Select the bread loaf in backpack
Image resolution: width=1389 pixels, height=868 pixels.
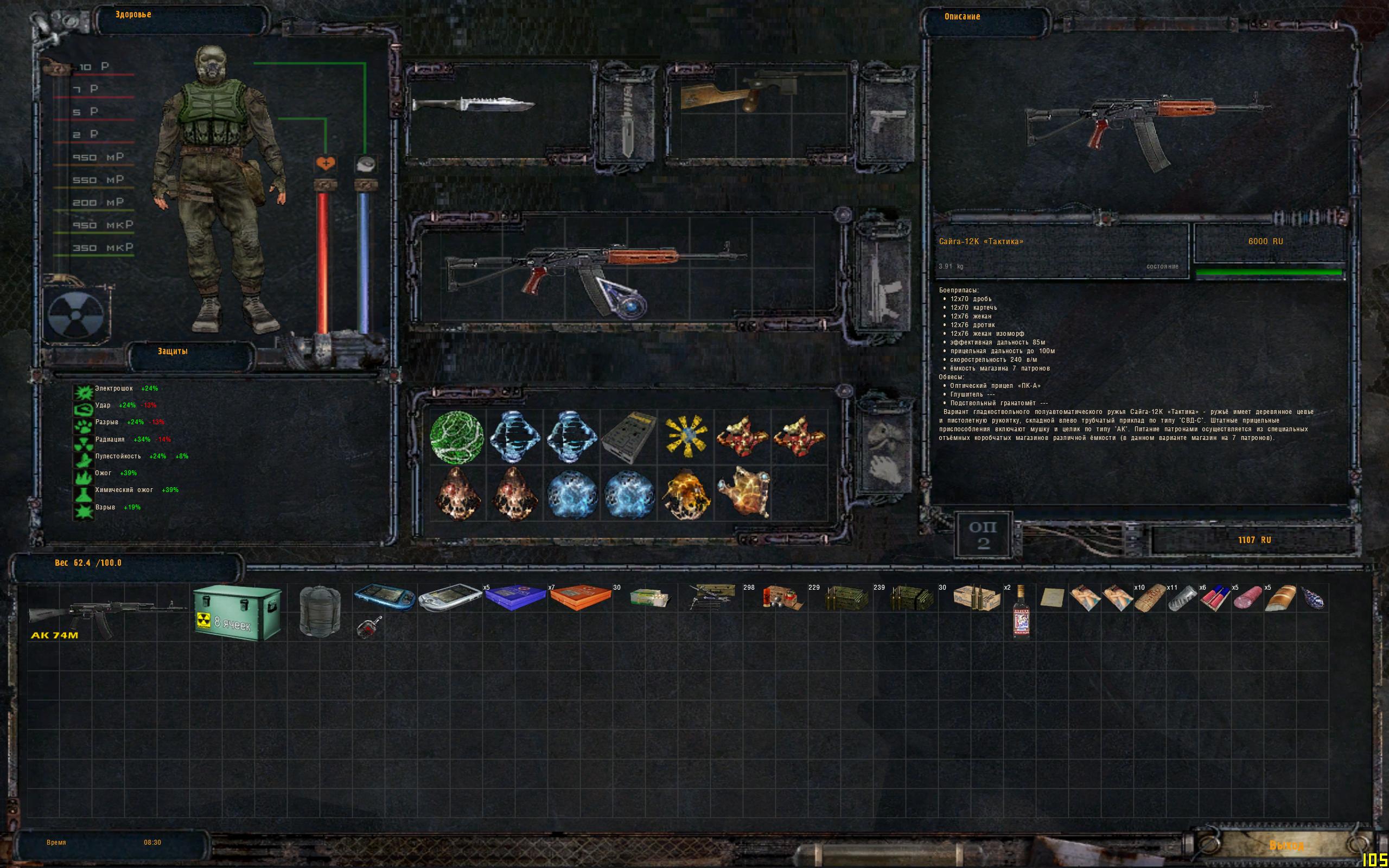1280,598
